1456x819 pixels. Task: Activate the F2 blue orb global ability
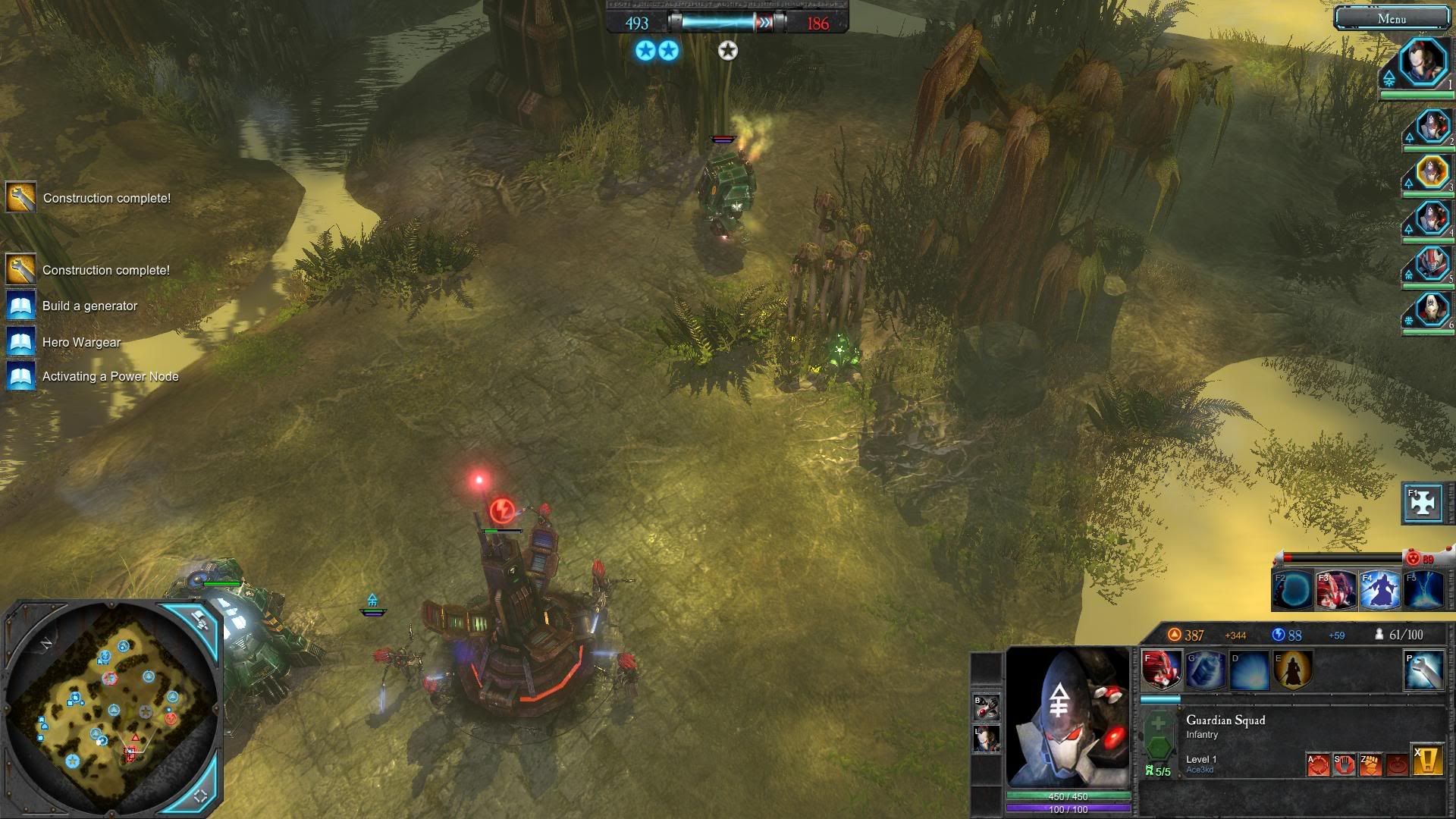pos(1293,591)
